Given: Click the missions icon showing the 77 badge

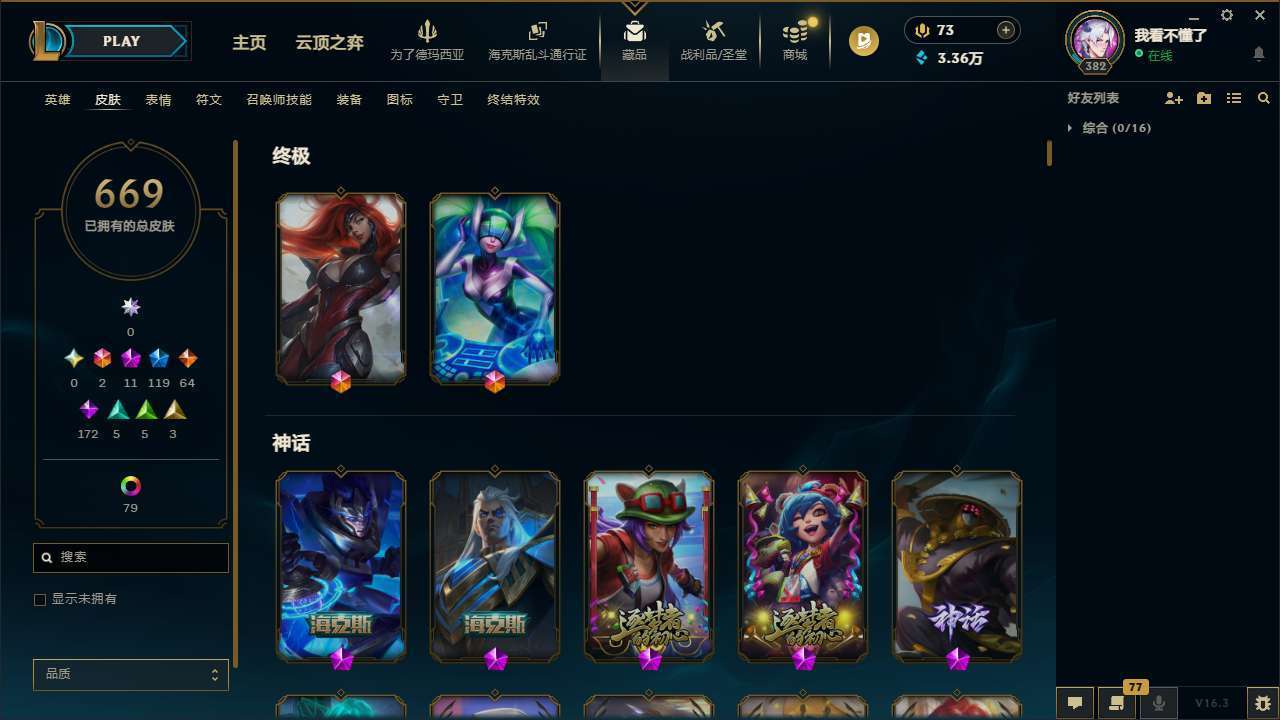Looking at the screenshot, I should pyautogui.click(x=1117, y=703).
